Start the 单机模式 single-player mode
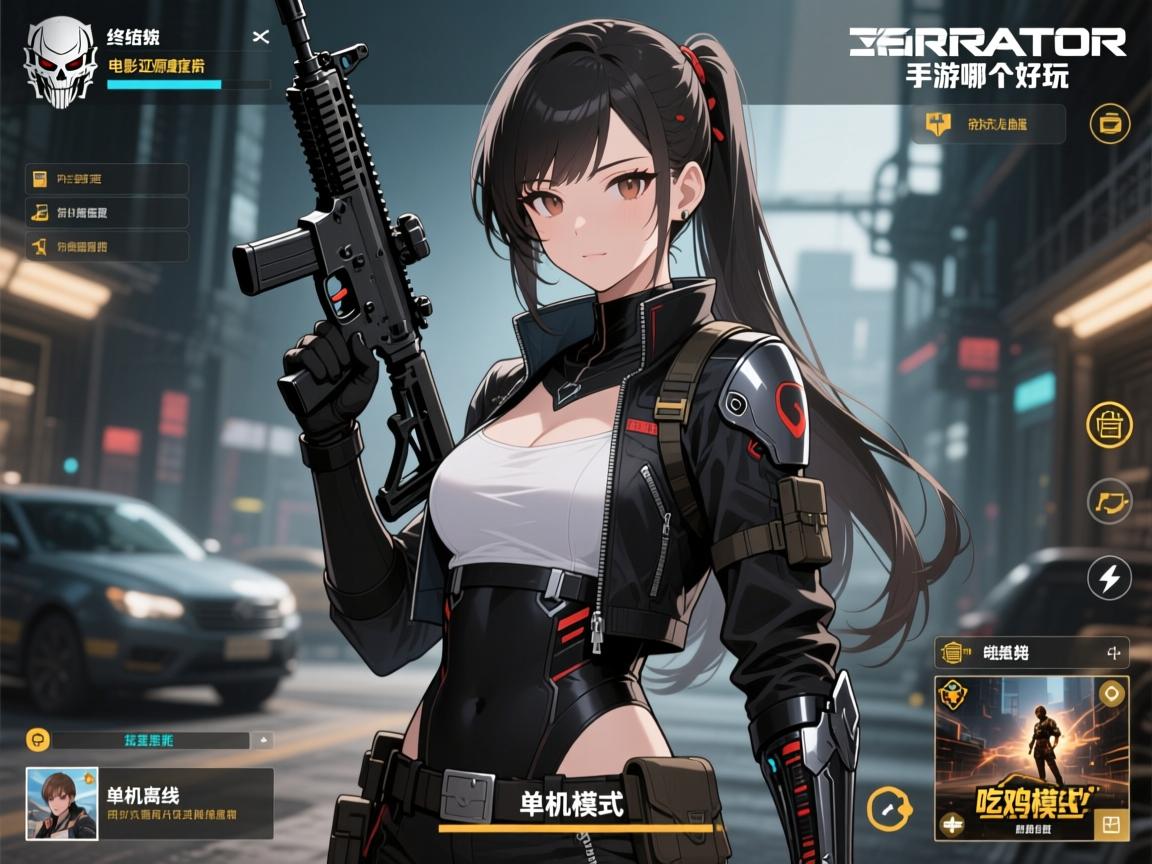Screen dimensions: 1152x864 tap(573, 804)
